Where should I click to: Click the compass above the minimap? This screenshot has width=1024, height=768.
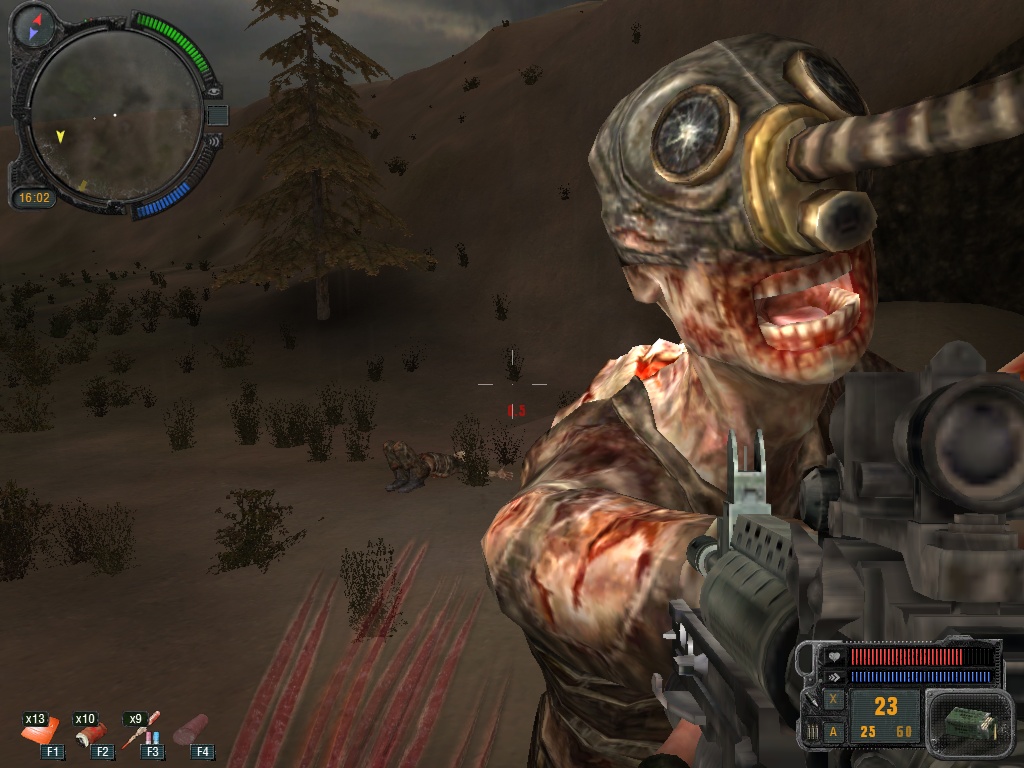click(35, 26)
